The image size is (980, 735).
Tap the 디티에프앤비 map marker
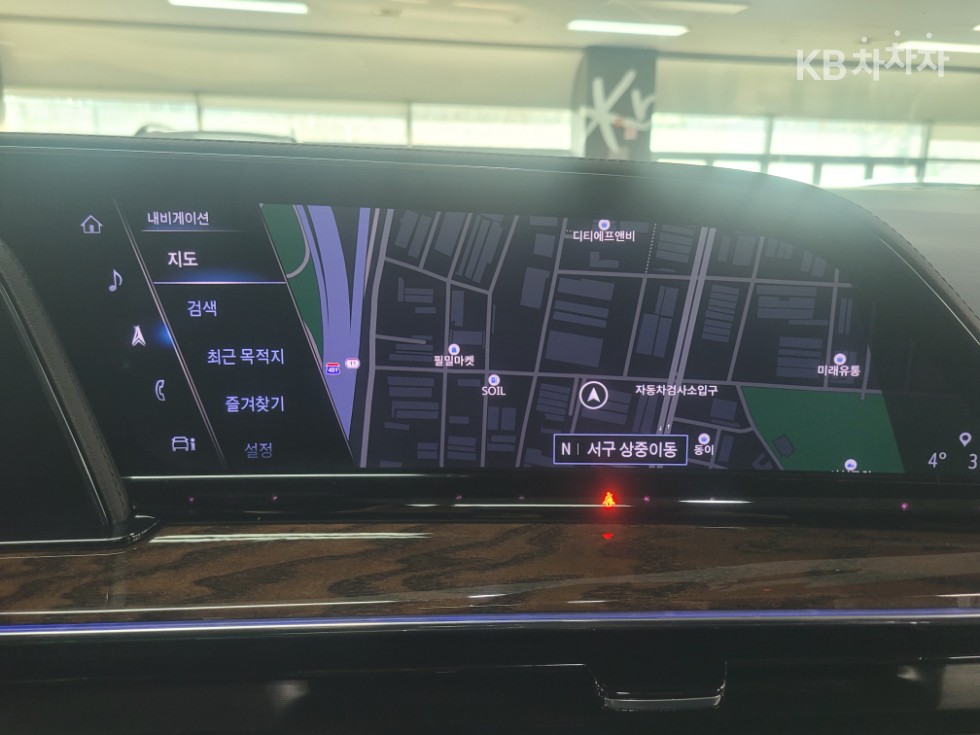click(x=603, y=226)
